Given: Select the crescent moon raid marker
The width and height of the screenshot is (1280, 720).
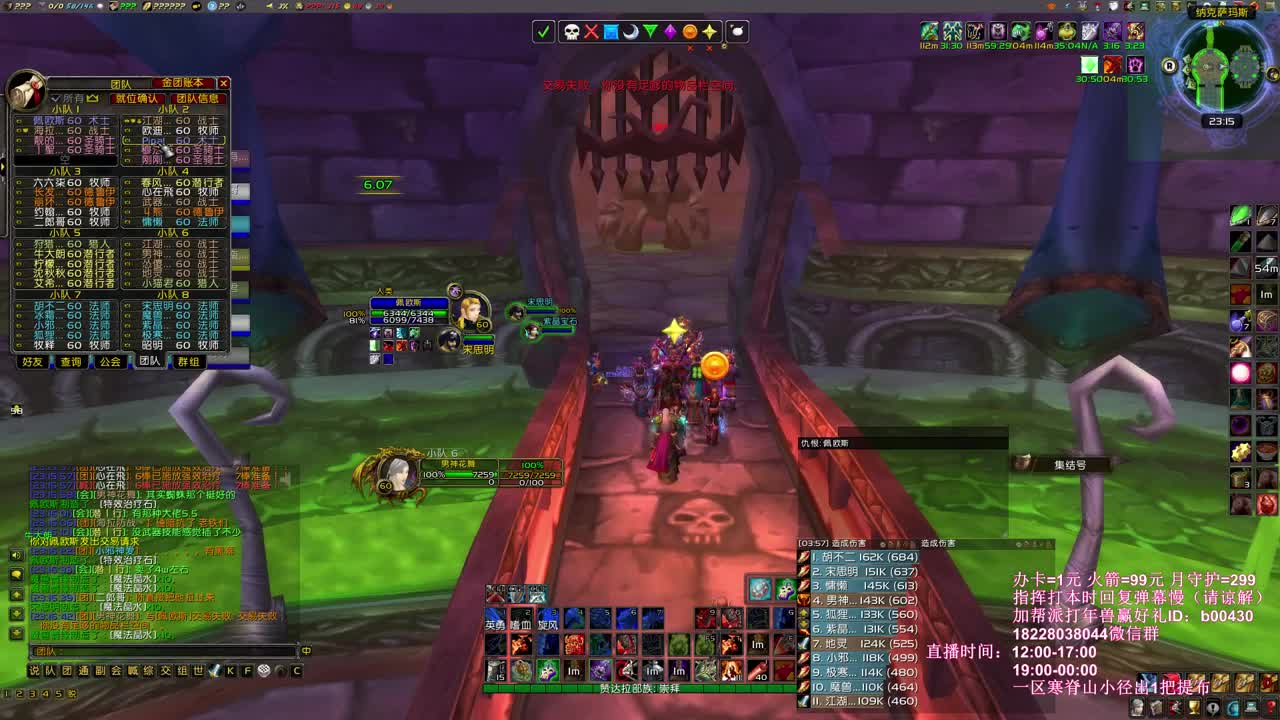Looking at the screenshot, I should [630, 32].
